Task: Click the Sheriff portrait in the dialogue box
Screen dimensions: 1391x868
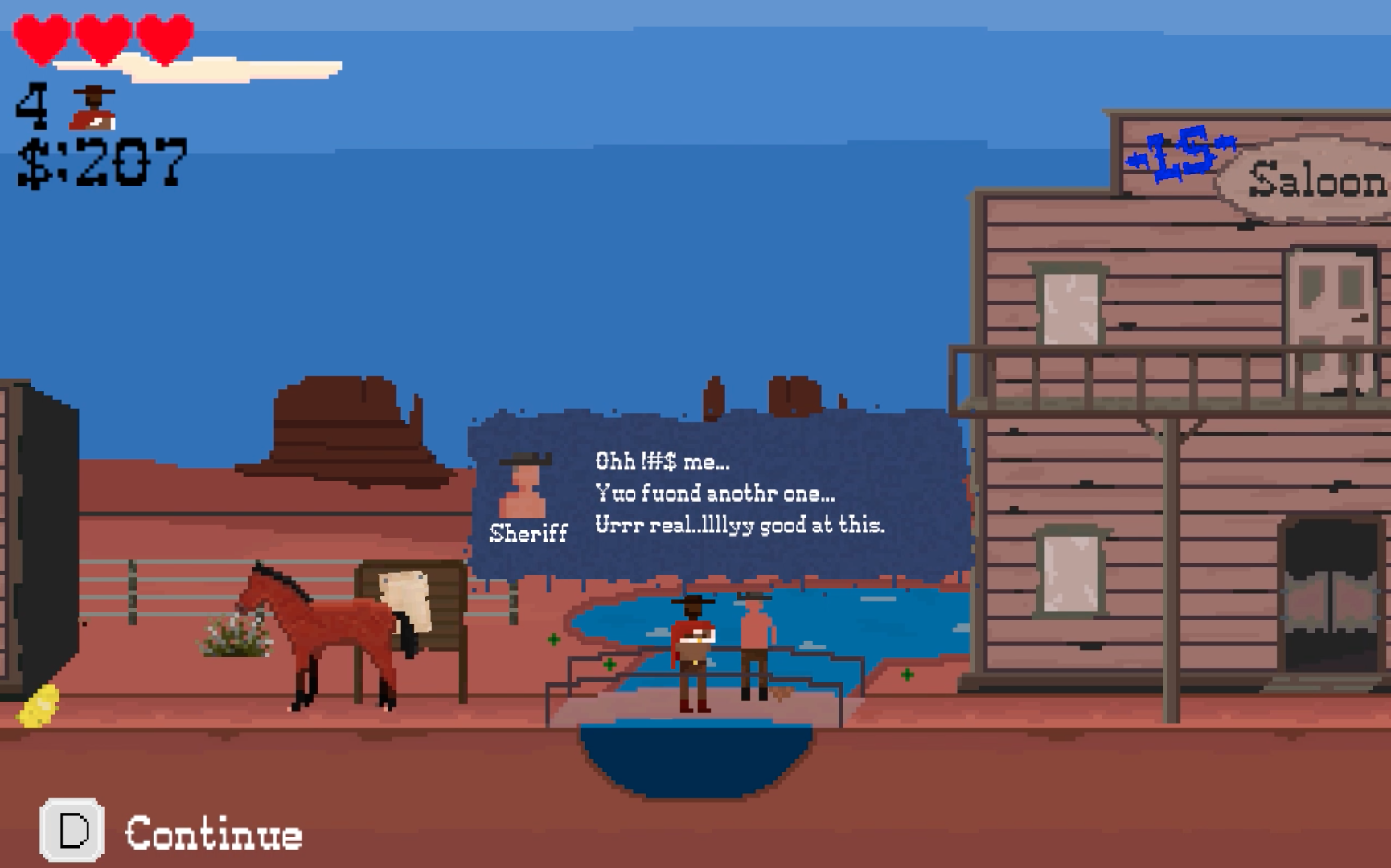Action: point(523,486)
